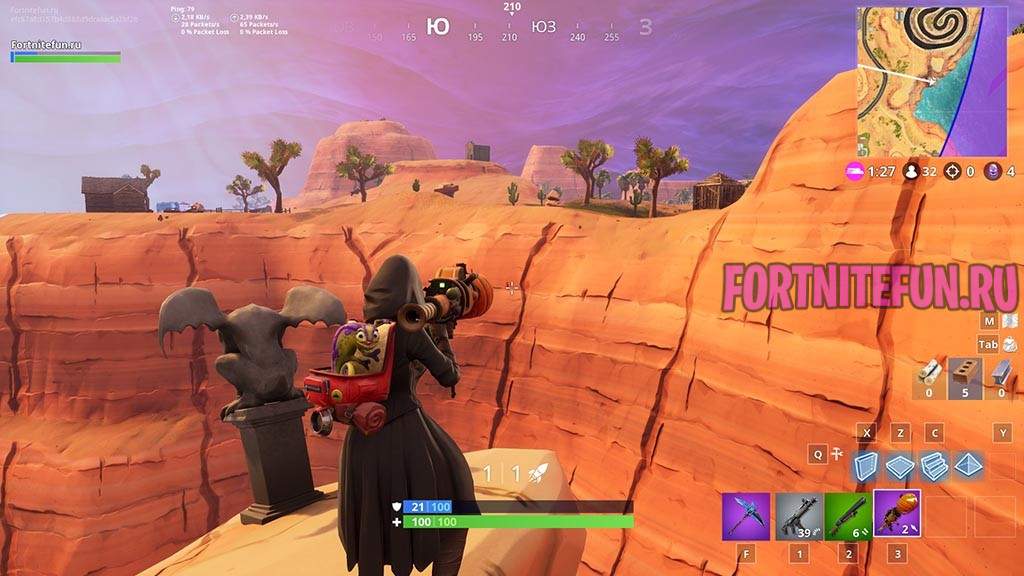
Task: Open the minimap in the corner
Action: point(931,82)
